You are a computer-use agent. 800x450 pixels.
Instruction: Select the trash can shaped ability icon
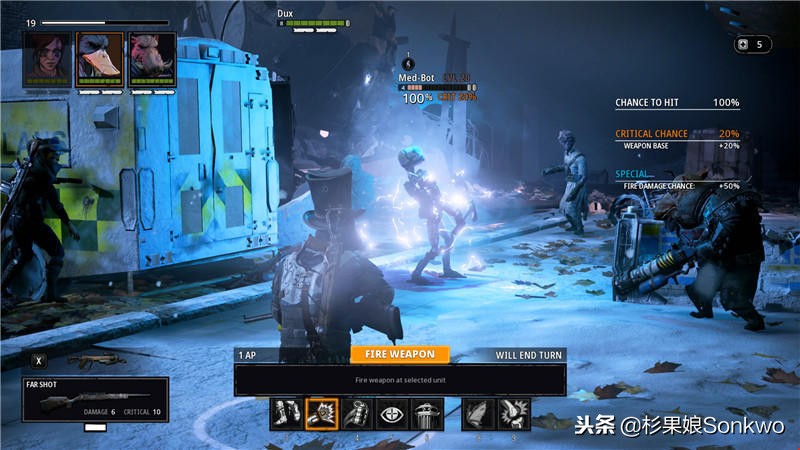426,414
